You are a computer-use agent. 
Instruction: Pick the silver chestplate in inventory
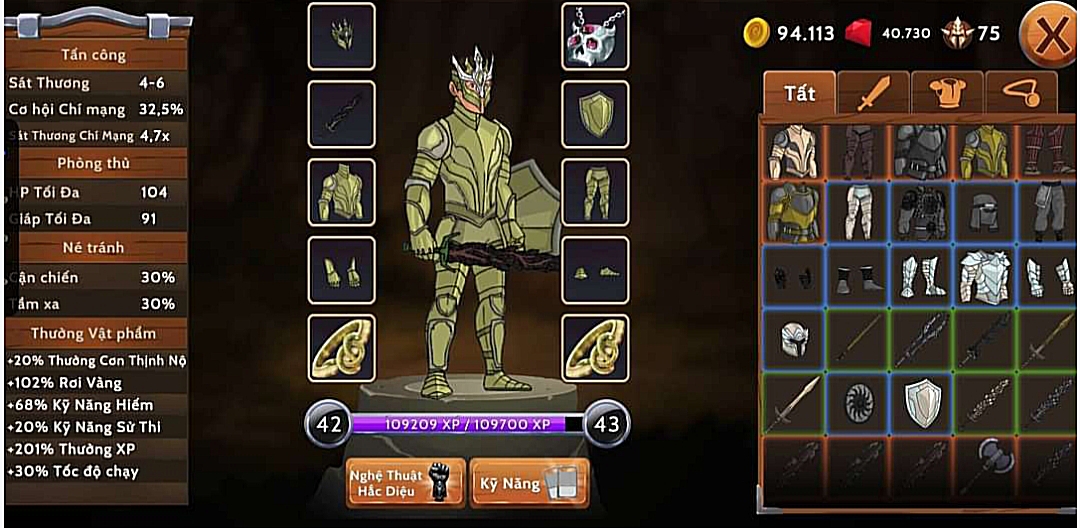point(986,276)
